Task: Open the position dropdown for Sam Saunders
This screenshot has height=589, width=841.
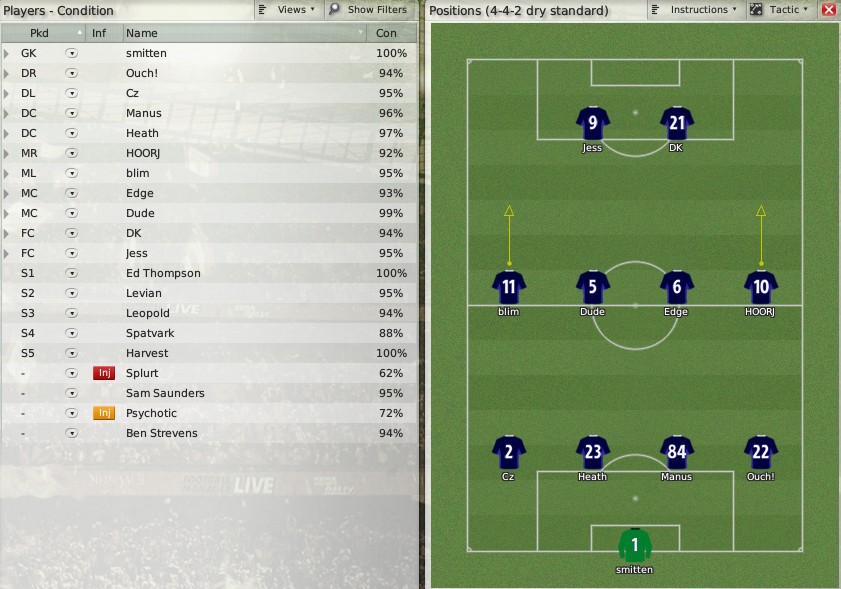Action: [x=71, y=393]
